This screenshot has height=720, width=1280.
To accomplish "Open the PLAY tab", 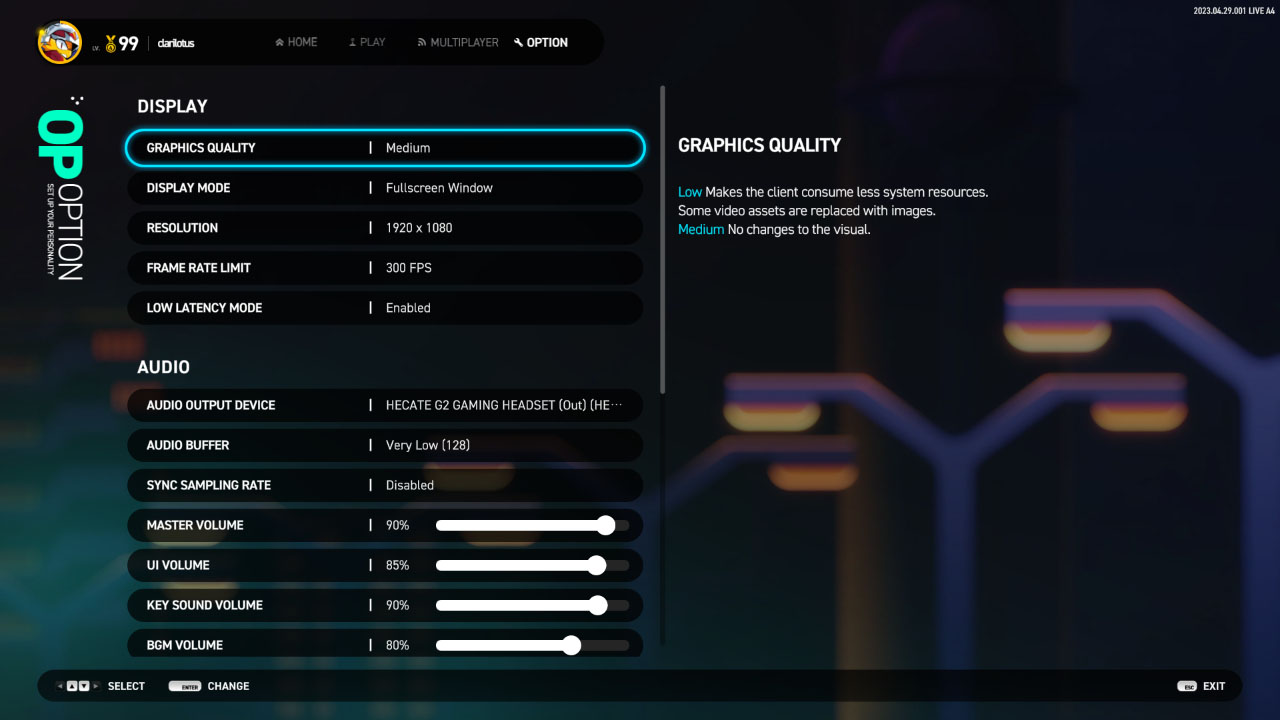I will click(367, 43).
